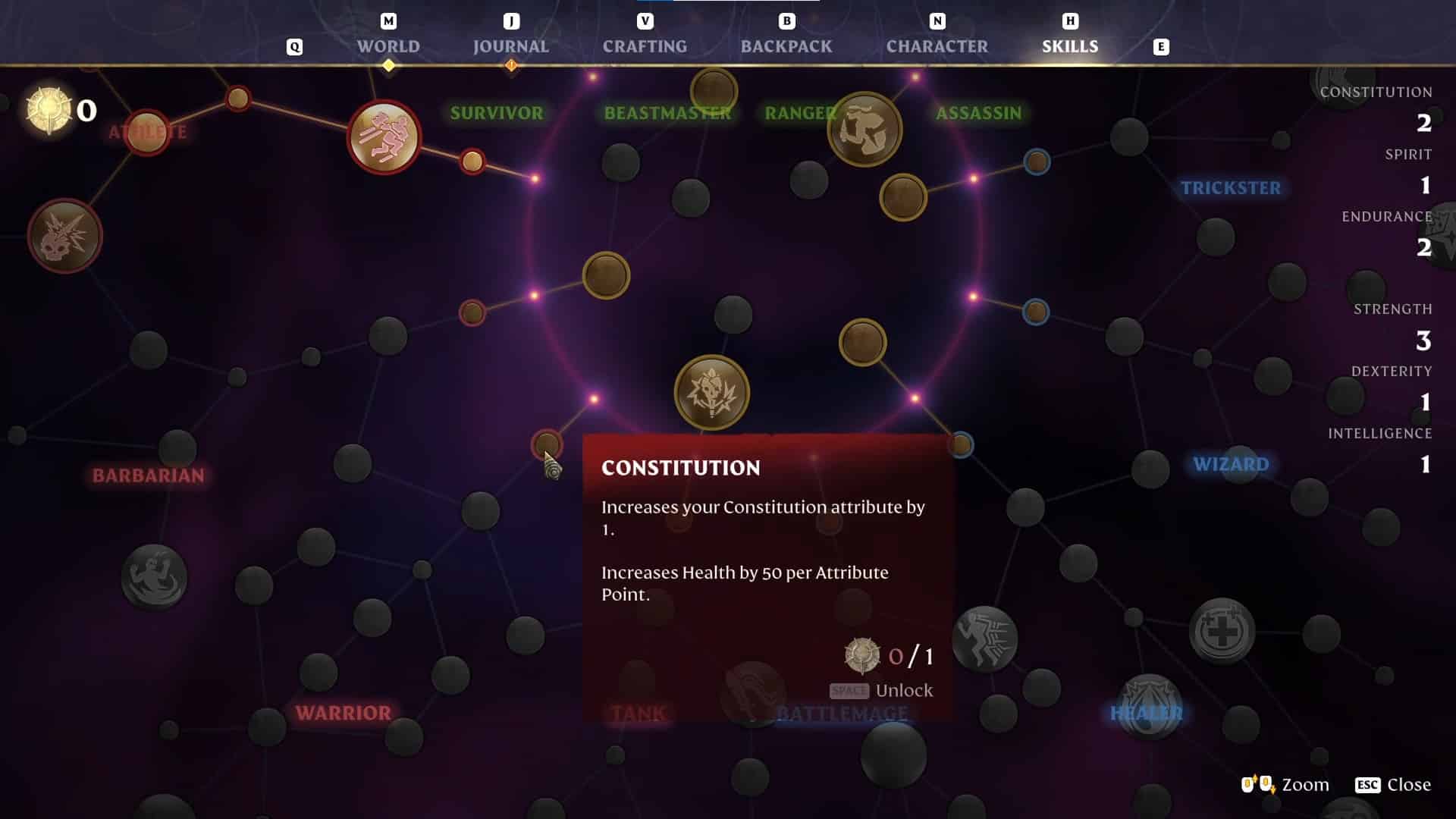The height and width of the screenshot is (819, 1456).
Task: Open the Journal tab
Action: (x=510, y=46)
